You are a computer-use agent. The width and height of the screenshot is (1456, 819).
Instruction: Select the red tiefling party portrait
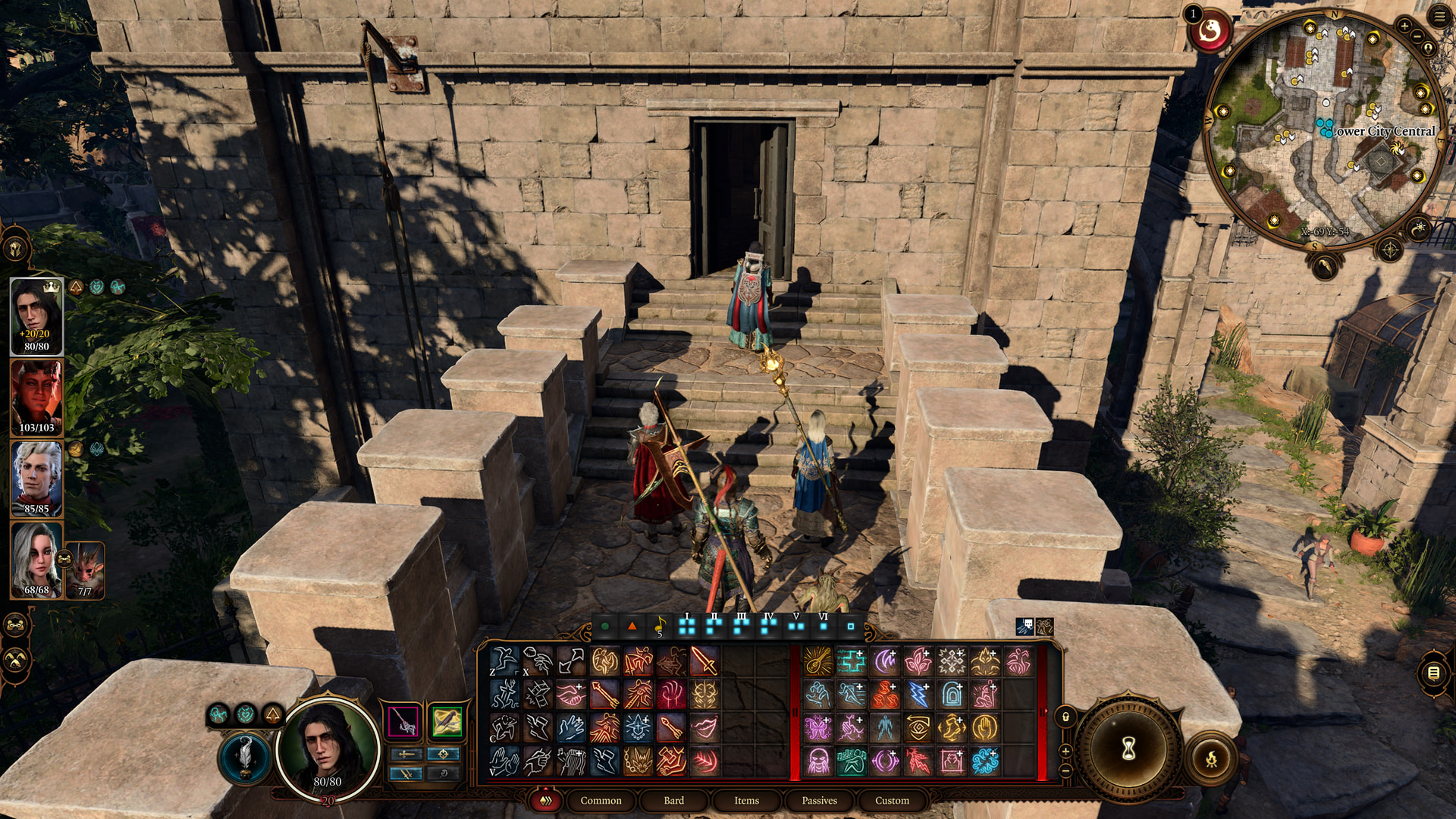(36, 397)
